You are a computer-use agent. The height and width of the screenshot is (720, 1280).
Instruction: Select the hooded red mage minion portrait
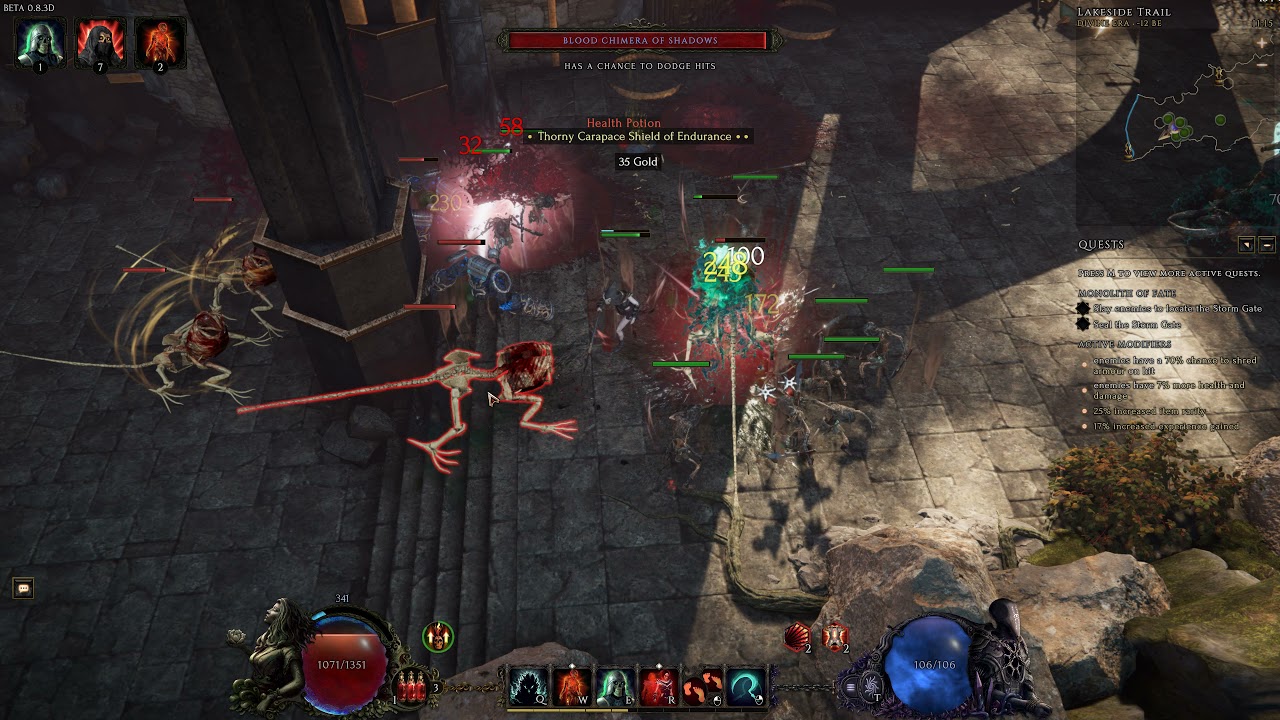100,42
